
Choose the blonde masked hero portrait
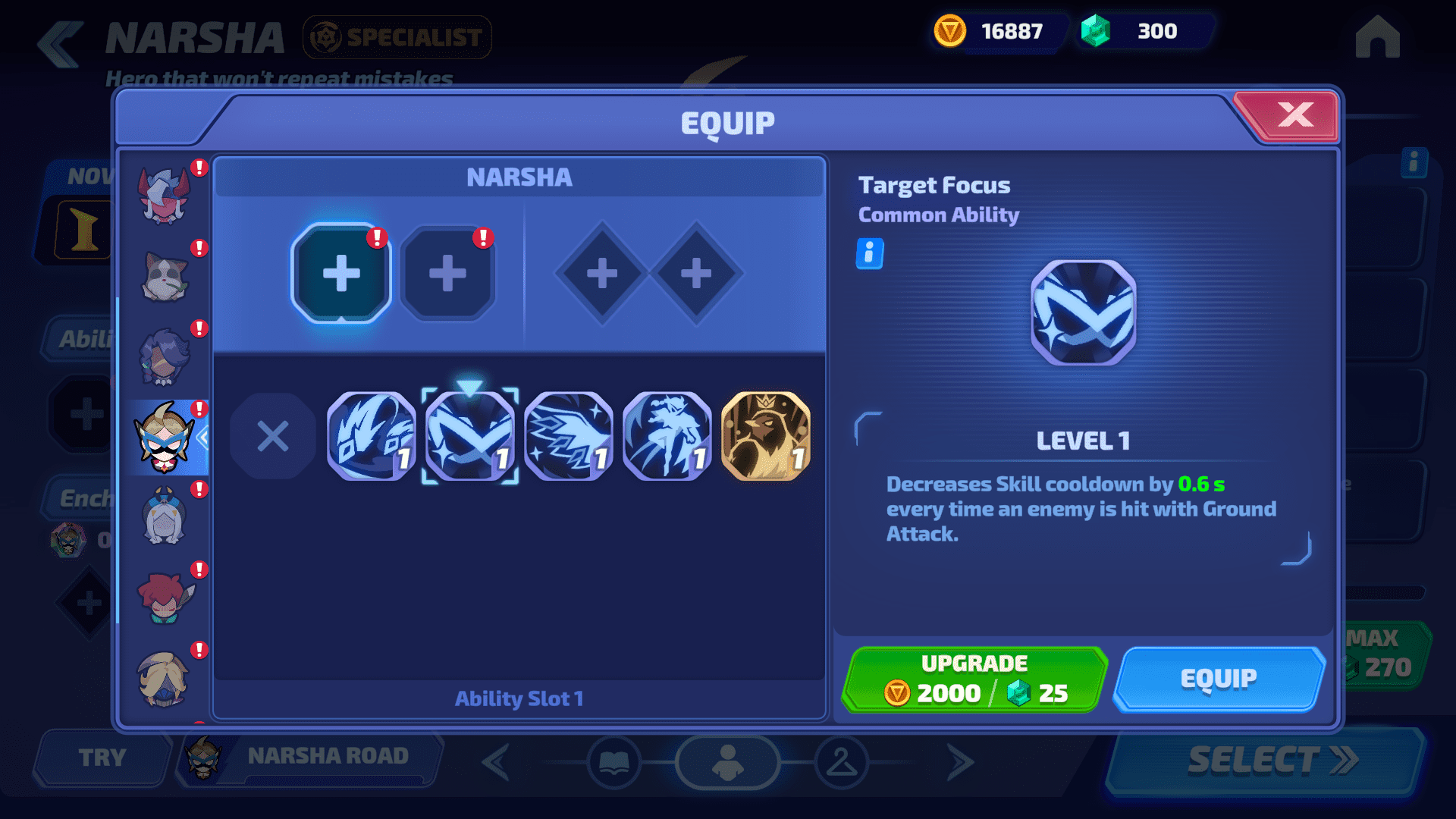click(165, 679)
